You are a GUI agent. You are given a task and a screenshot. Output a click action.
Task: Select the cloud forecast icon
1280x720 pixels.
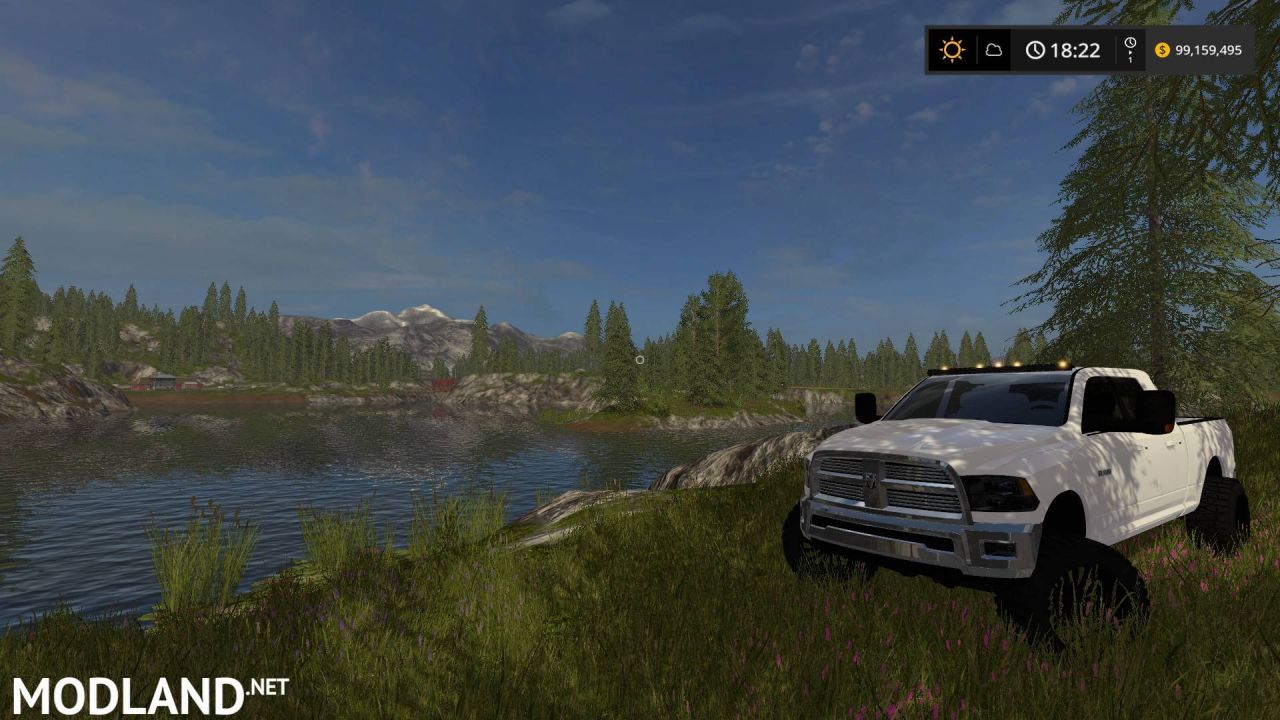click(x=994, y=50)
